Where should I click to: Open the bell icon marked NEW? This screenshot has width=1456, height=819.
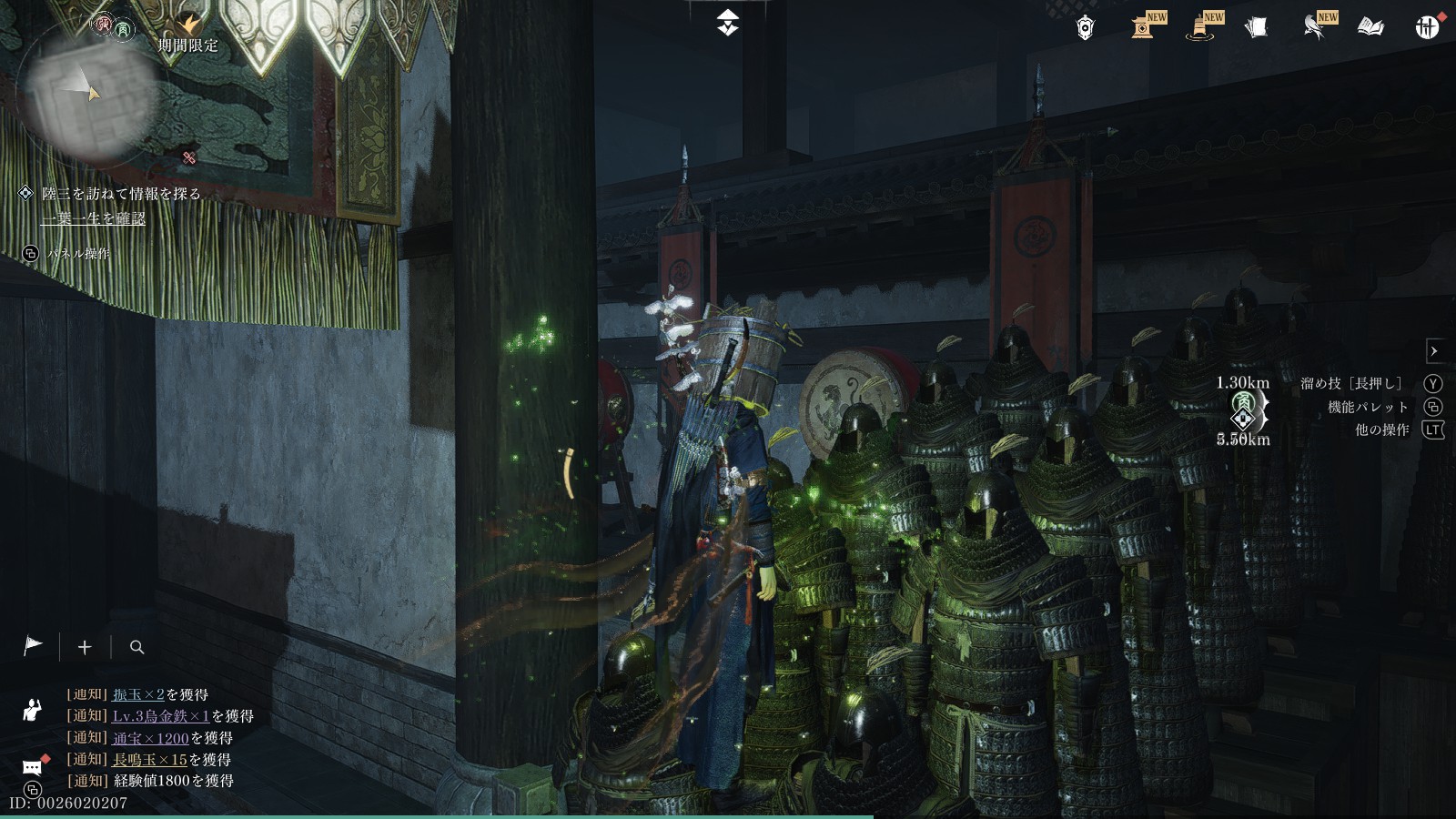[x=1200, y=27]
